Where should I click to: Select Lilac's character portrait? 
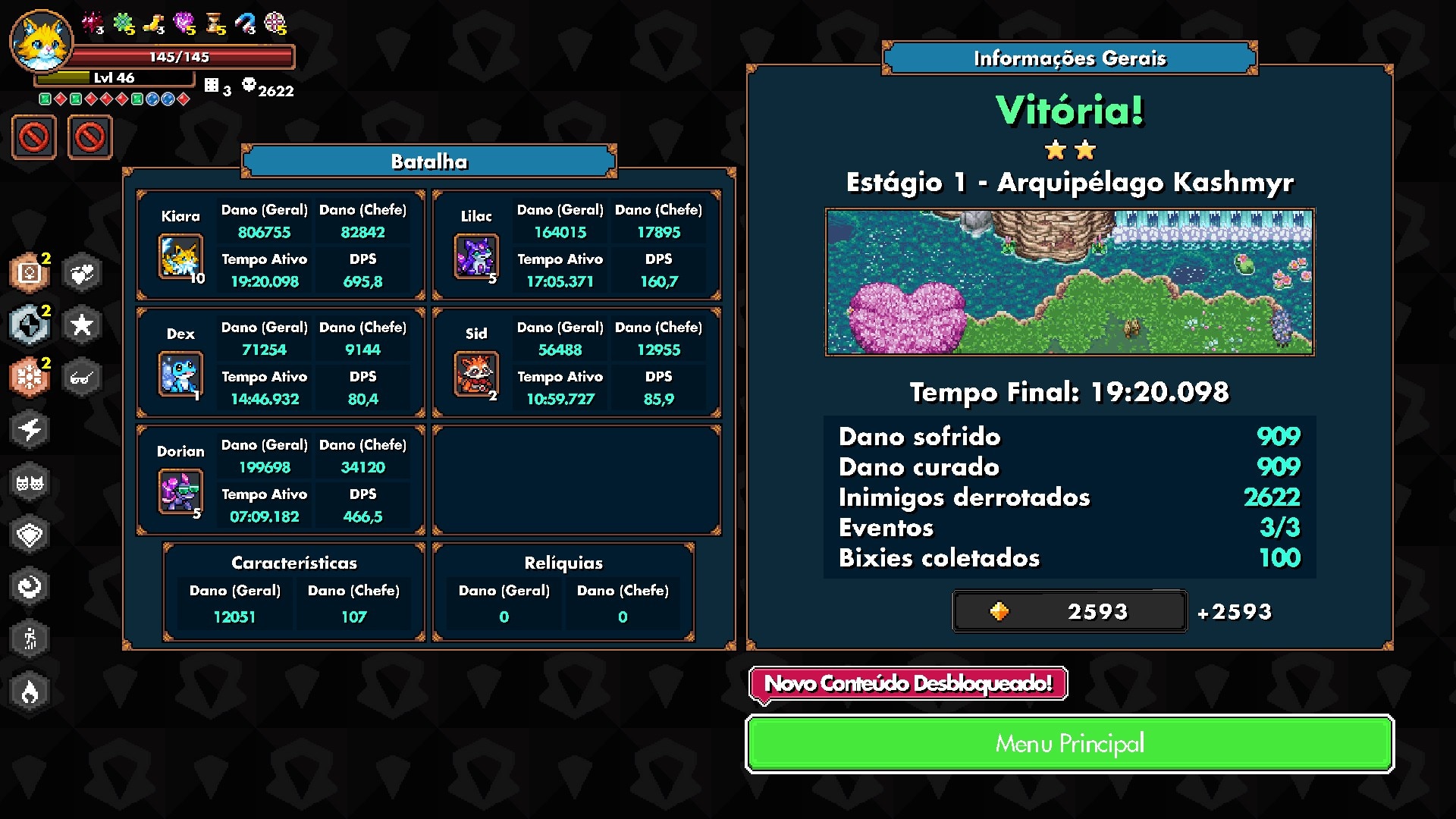point(475,256)
